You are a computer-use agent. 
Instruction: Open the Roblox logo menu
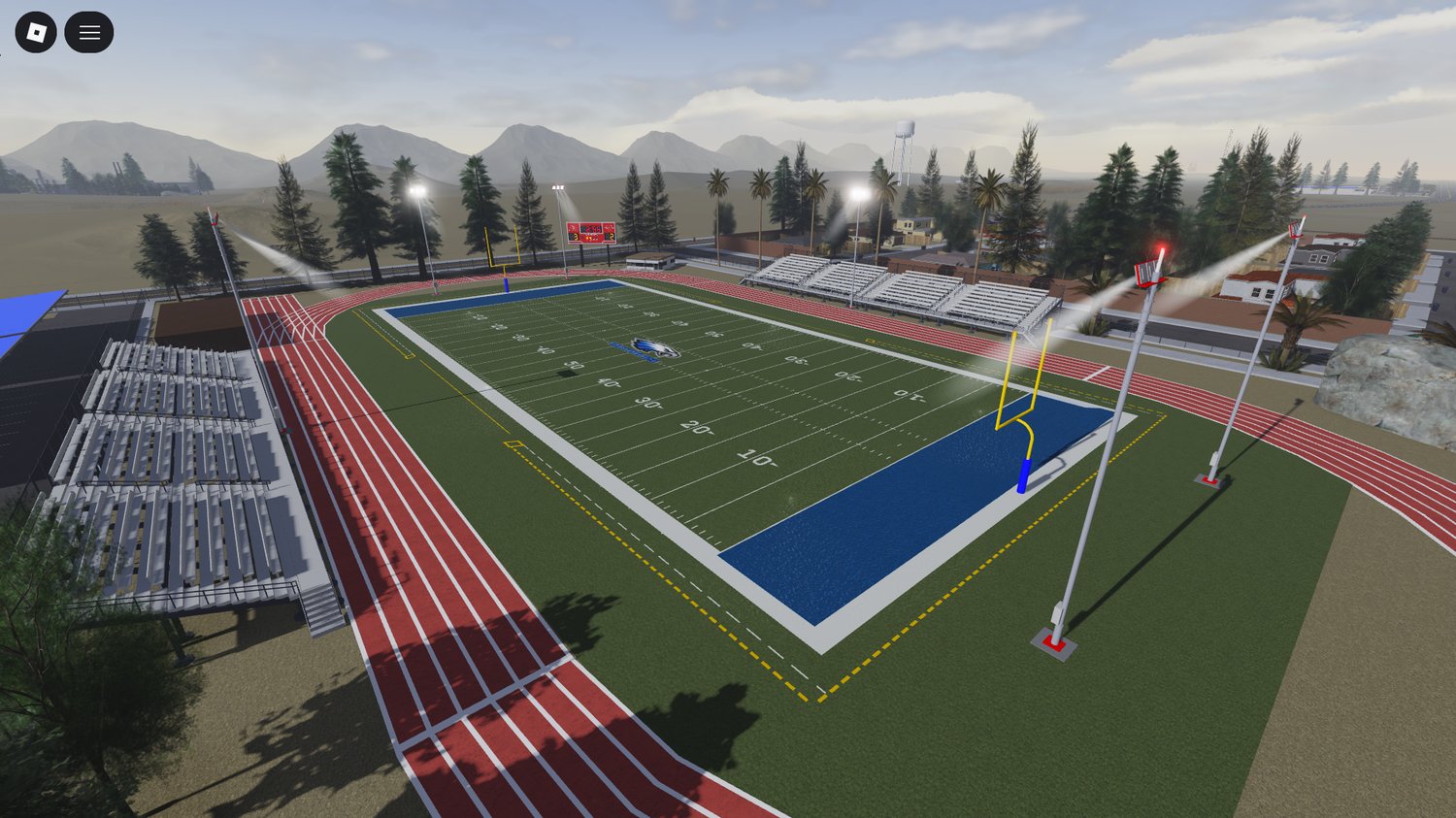point(36,33)
